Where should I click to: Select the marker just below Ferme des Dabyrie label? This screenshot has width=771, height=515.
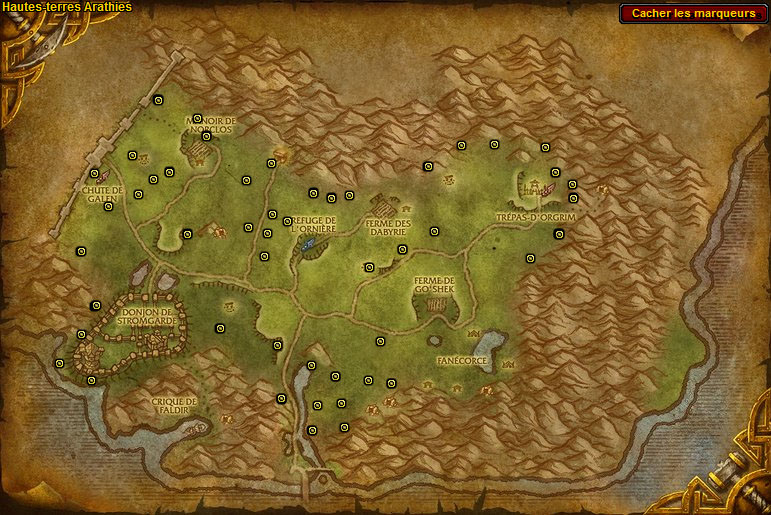402,249
